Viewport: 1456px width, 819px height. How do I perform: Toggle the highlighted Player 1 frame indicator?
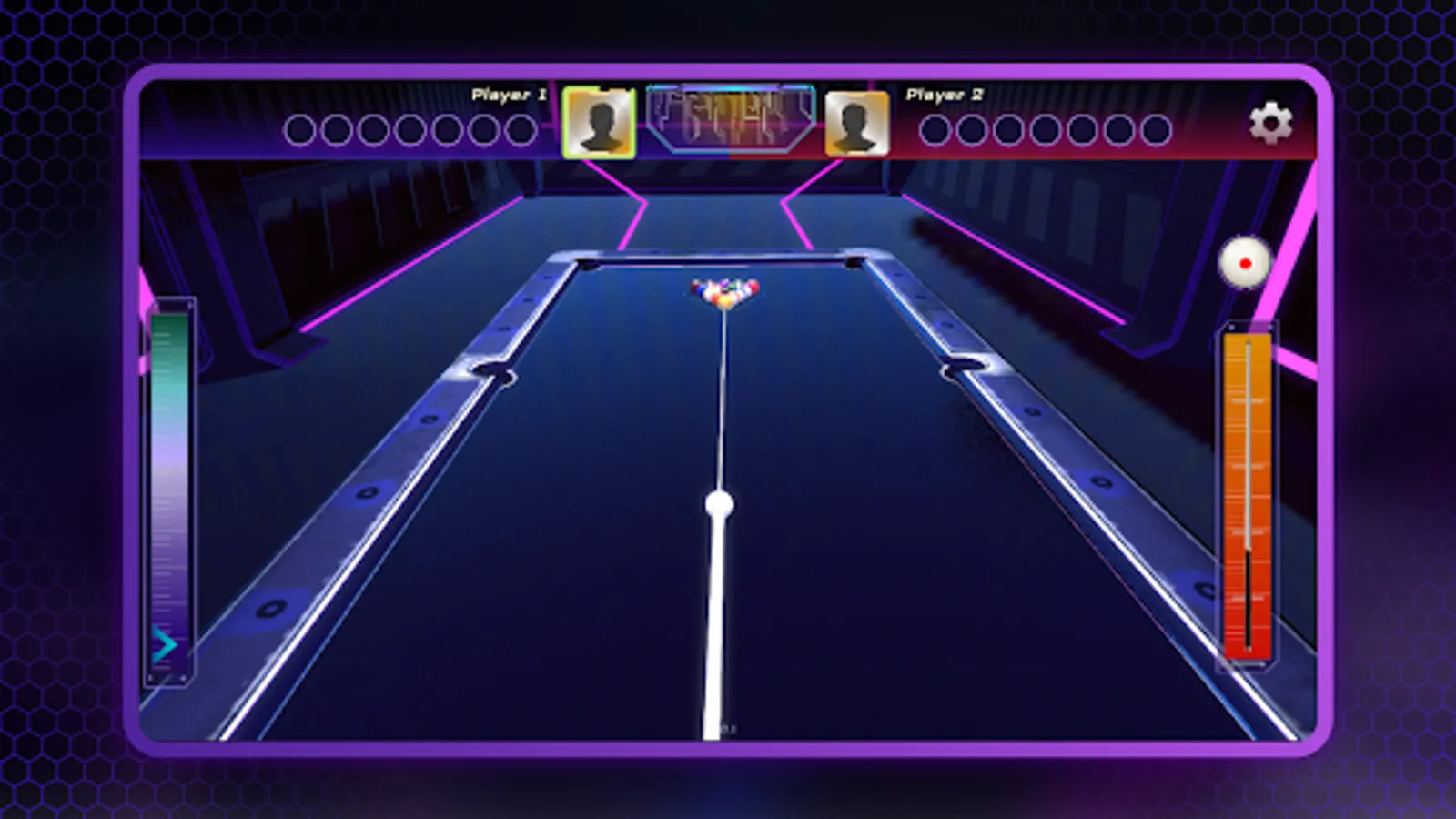(x=598, y=123)
